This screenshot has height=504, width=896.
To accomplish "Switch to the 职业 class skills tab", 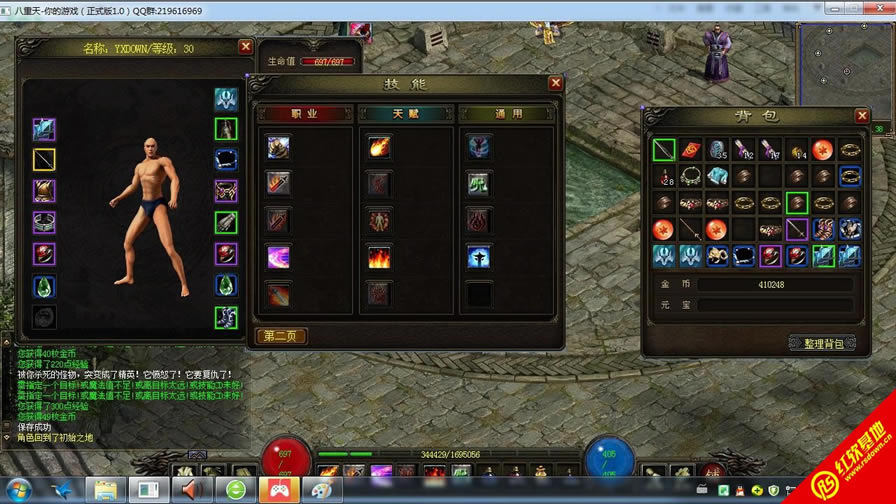I will coord(304,114).
